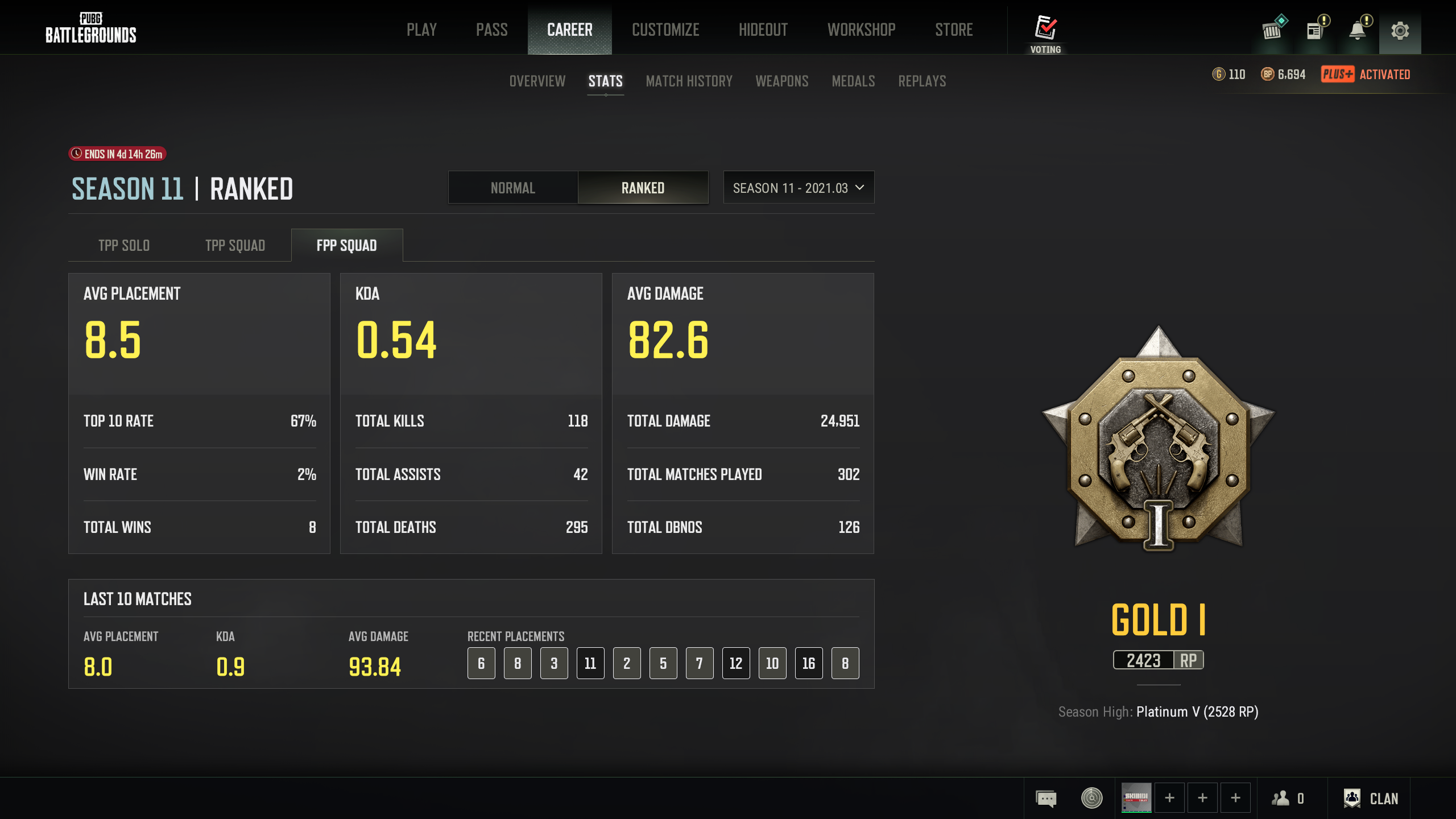Open the CUSTOMIZE menu
Viewport: 1456px width, 819px height.
tap(665, 30)
